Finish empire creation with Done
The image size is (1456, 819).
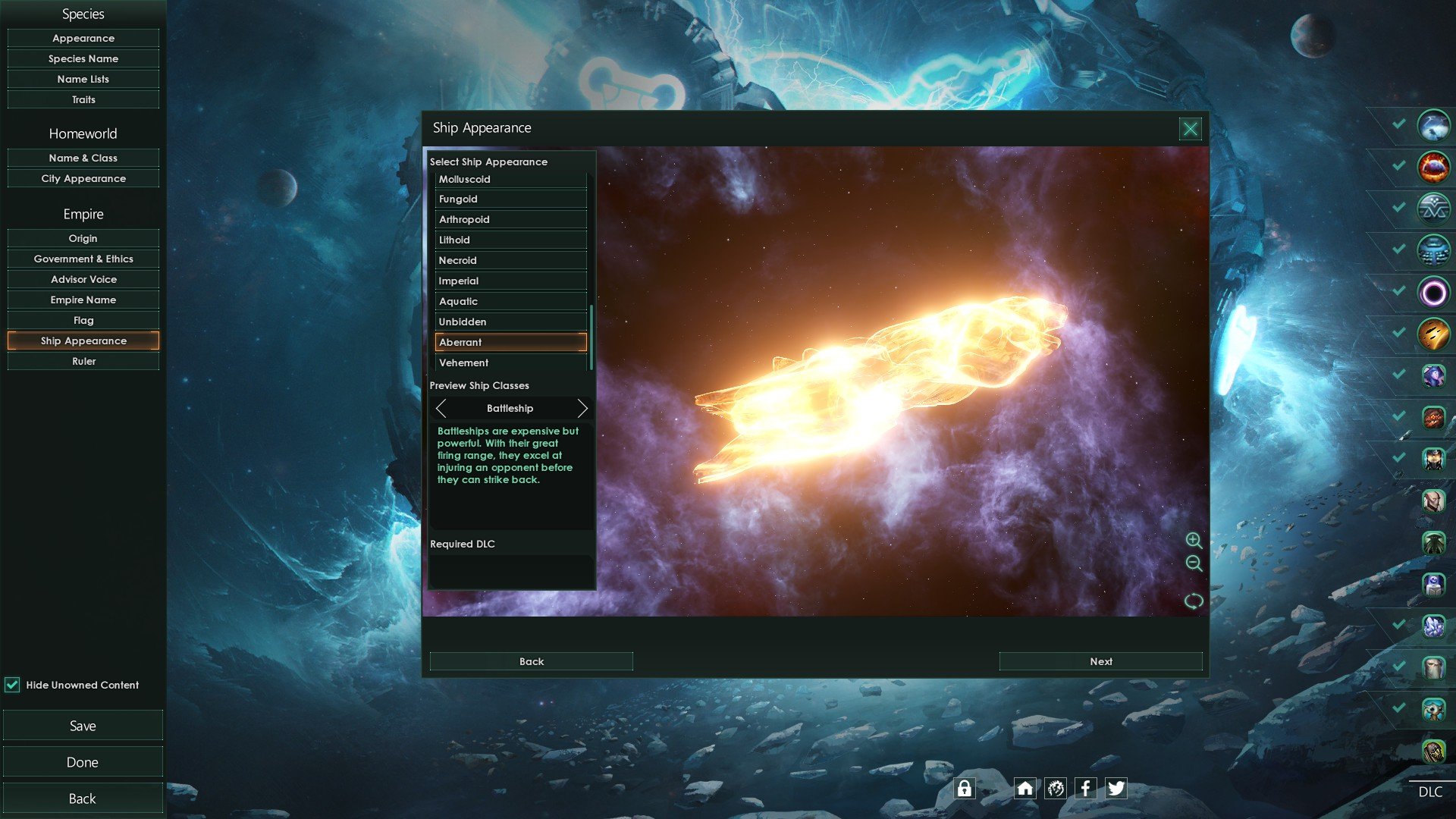(83, 762)
